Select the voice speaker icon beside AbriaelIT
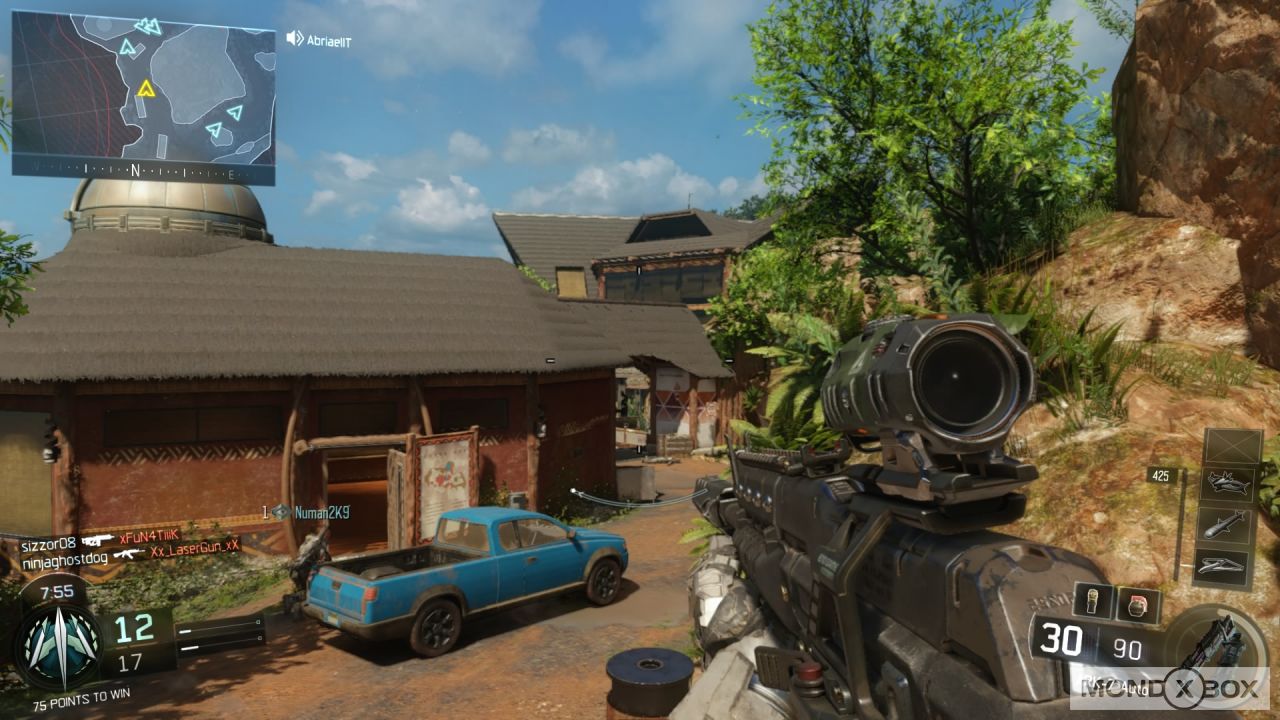 coord(295,39)
